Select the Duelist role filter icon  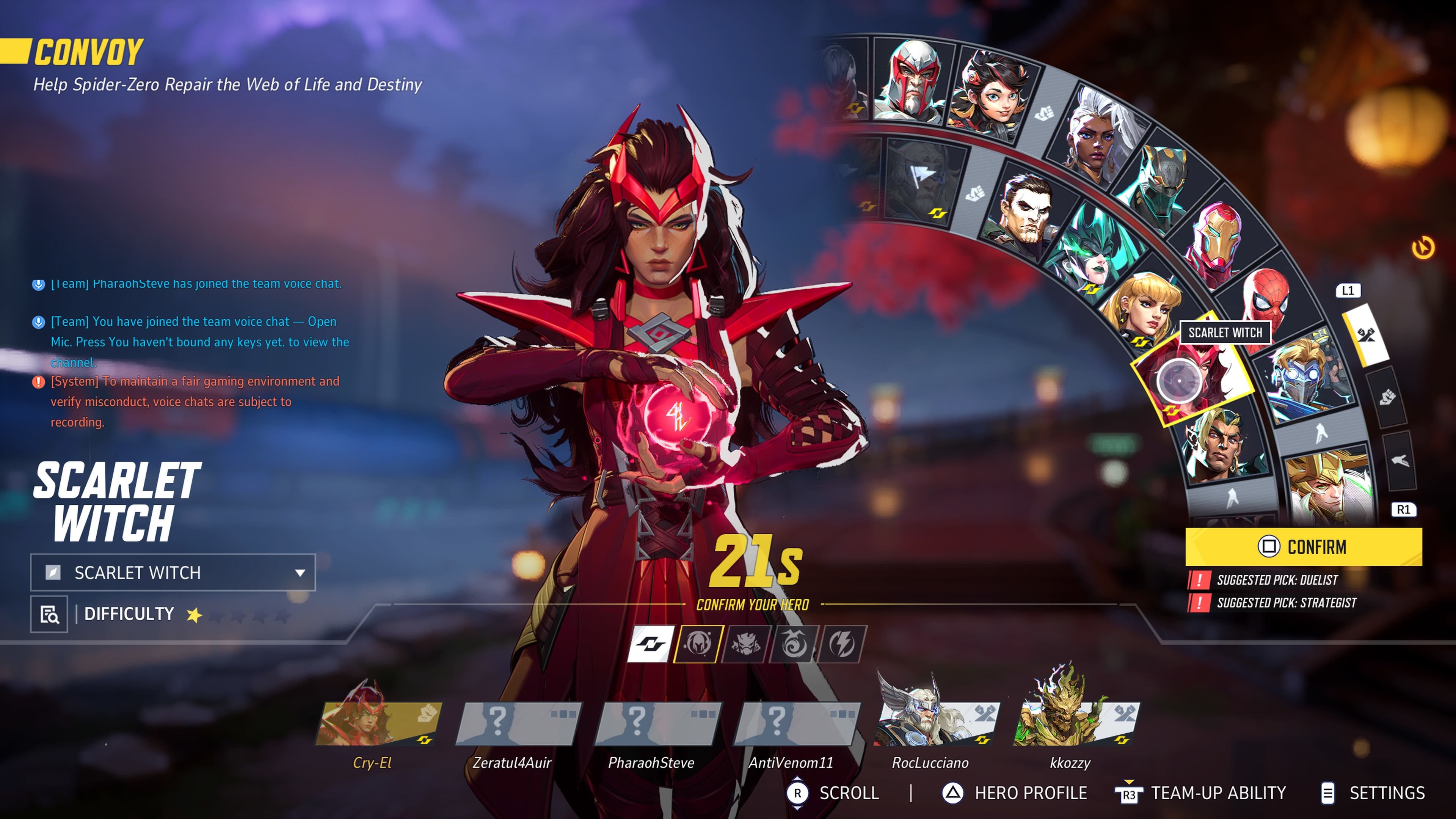pyautogui.click(x=746, y=644)
